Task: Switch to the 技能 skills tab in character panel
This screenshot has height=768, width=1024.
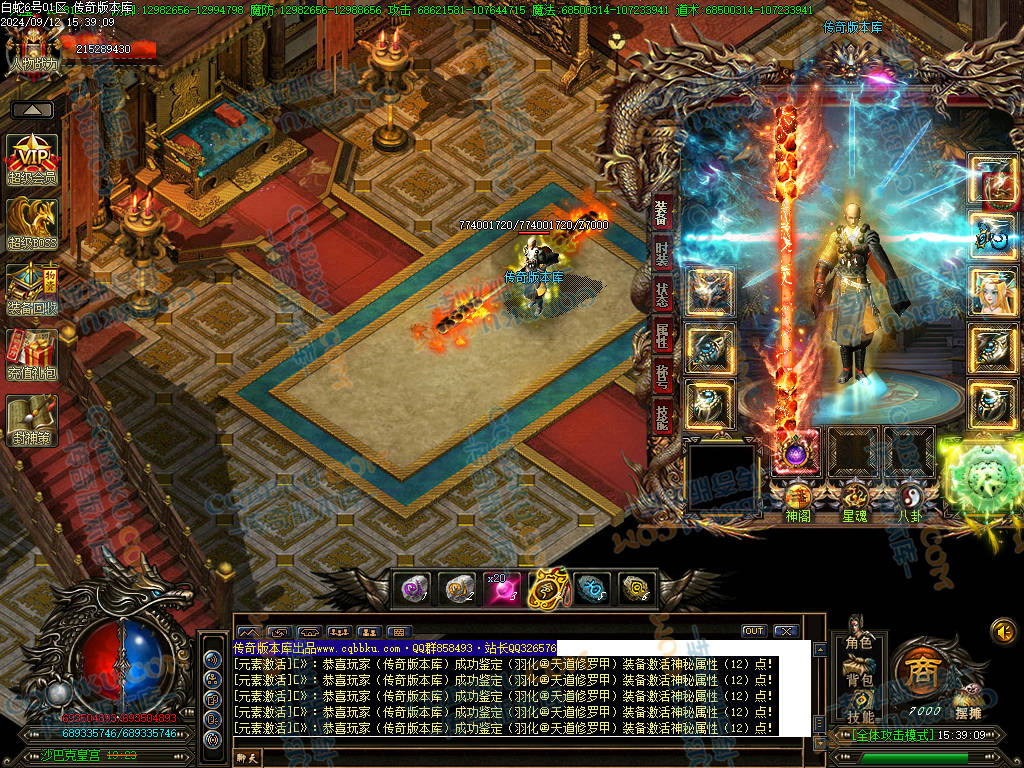Action: pyautogui.click(x=662, y=418)
